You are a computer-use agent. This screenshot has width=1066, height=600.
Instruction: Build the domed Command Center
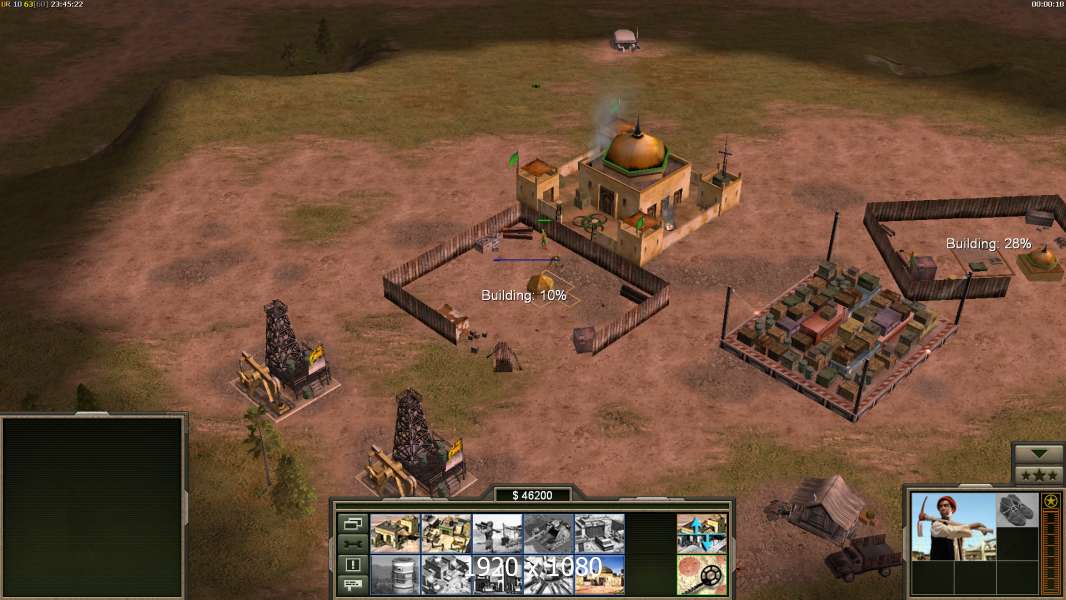(x=599, y=574)
